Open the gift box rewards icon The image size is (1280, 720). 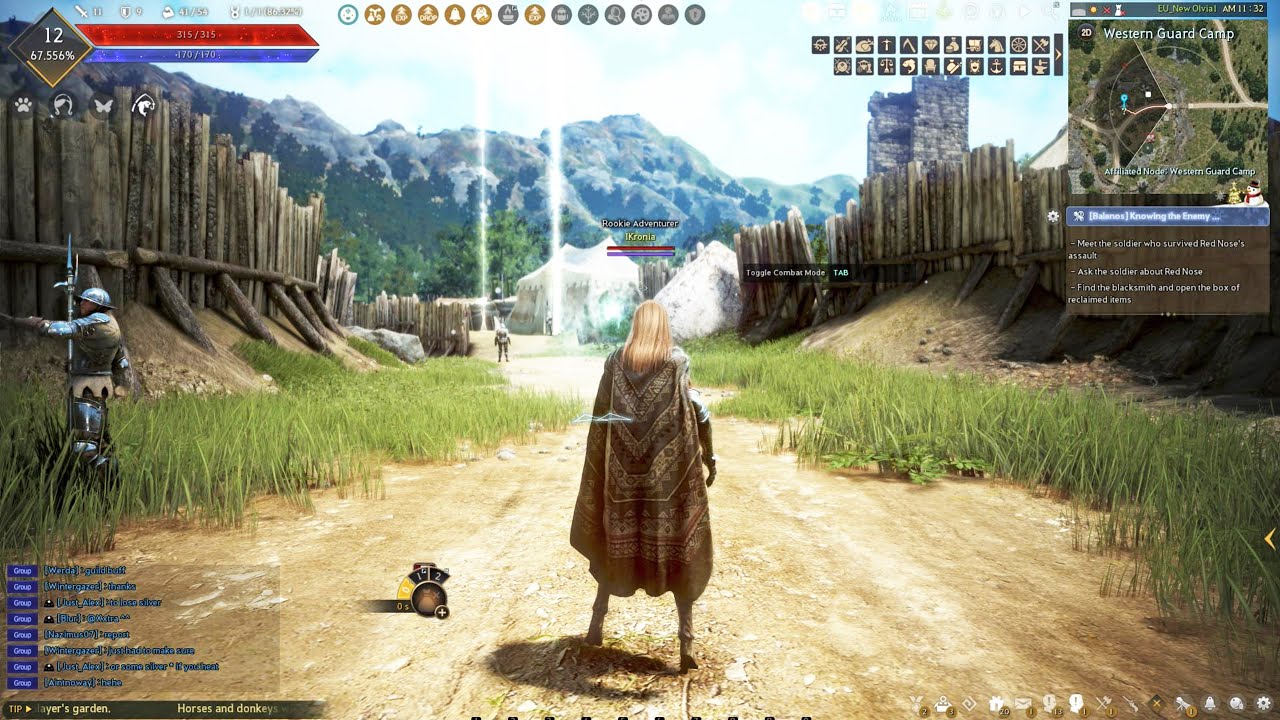click(996, 703)
